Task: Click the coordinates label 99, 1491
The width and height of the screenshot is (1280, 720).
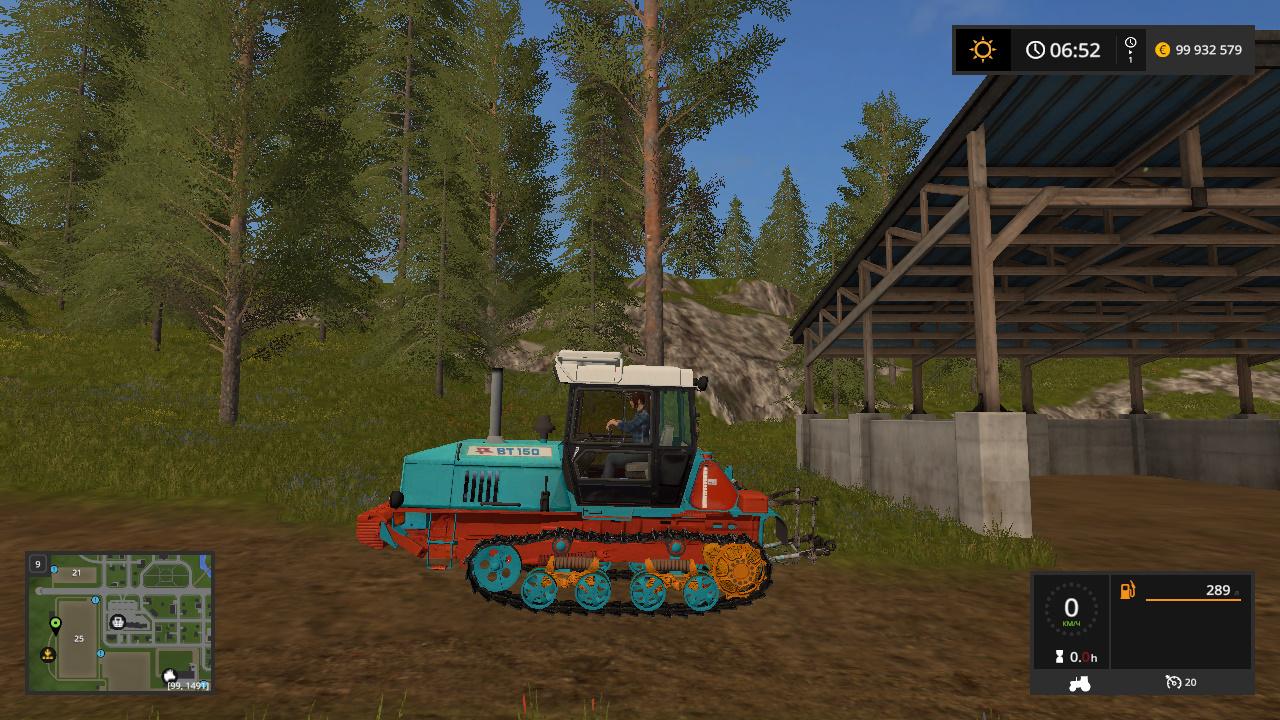Action: (x=188, y=686)
